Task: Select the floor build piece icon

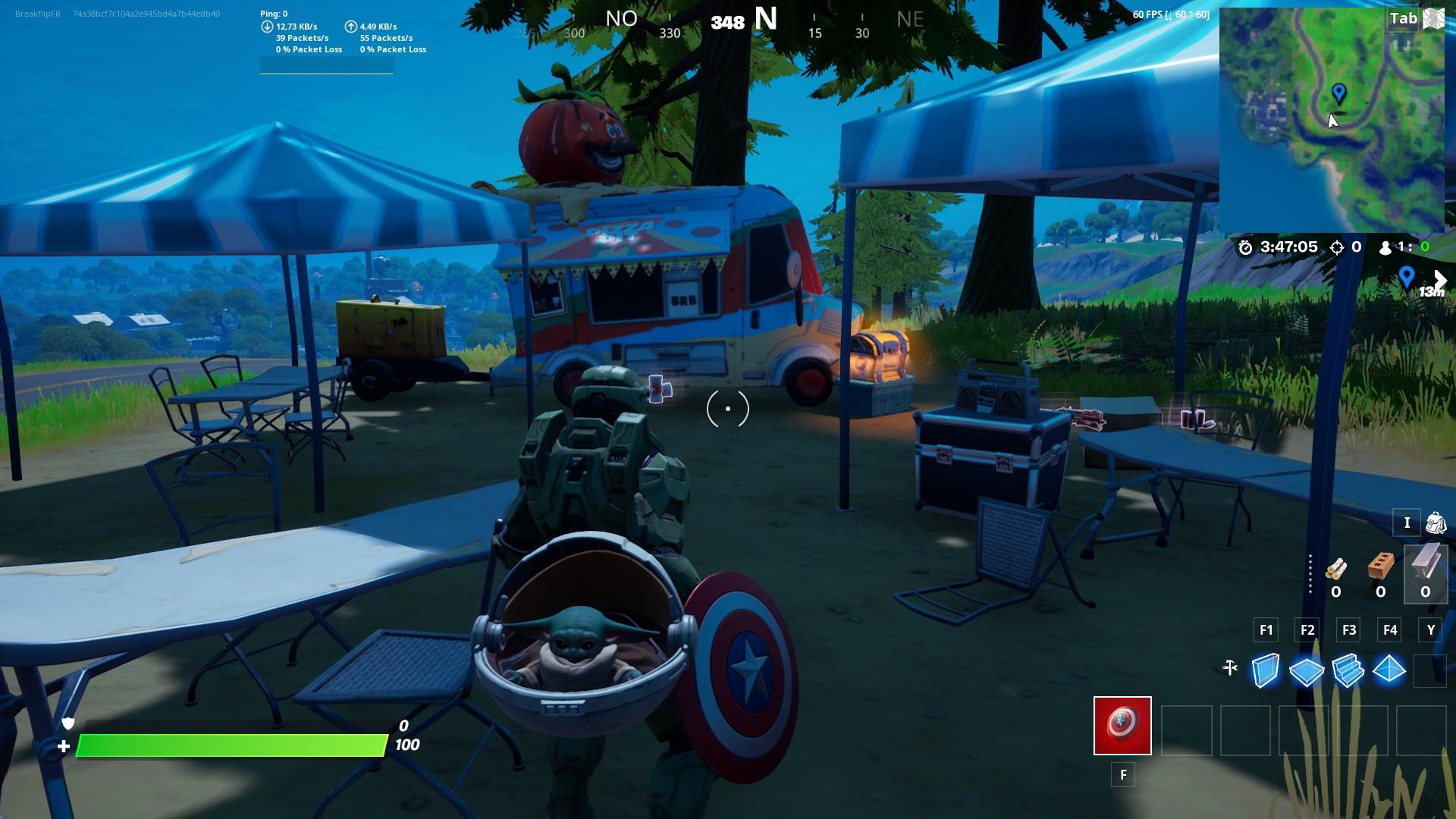Action: (1306, 671)
